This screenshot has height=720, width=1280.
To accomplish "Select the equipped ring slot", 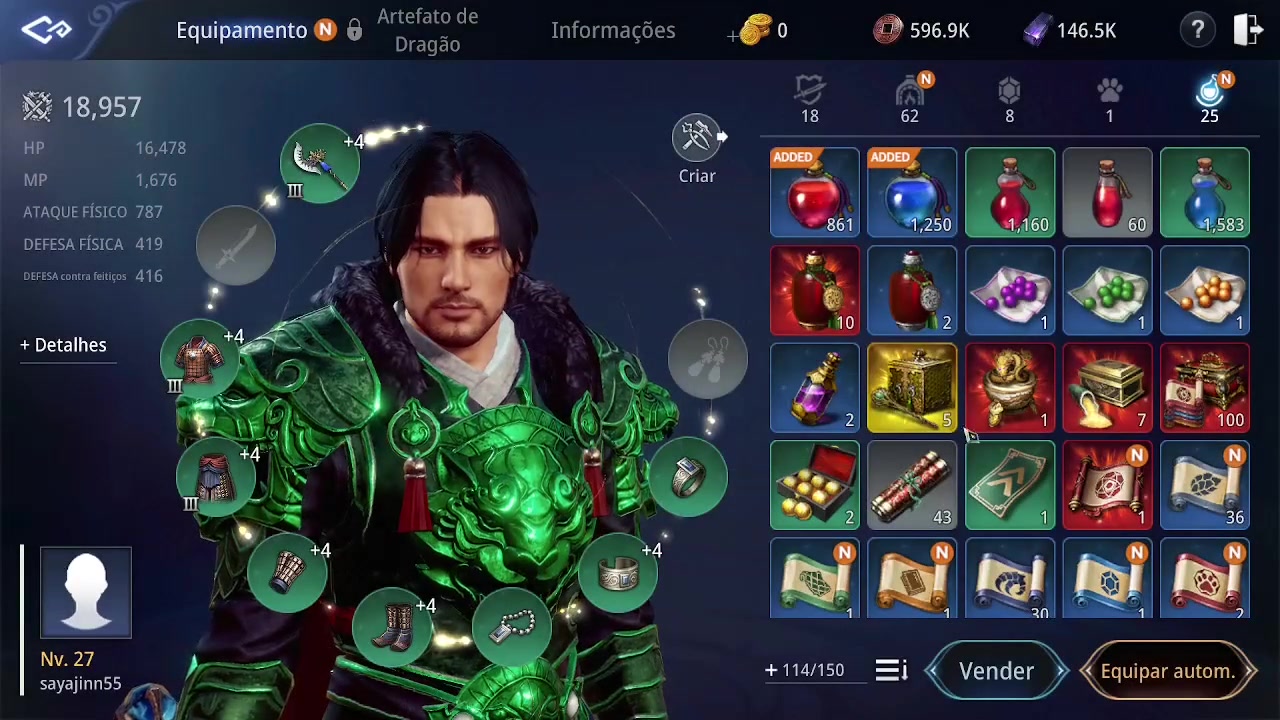I will 687,478.
